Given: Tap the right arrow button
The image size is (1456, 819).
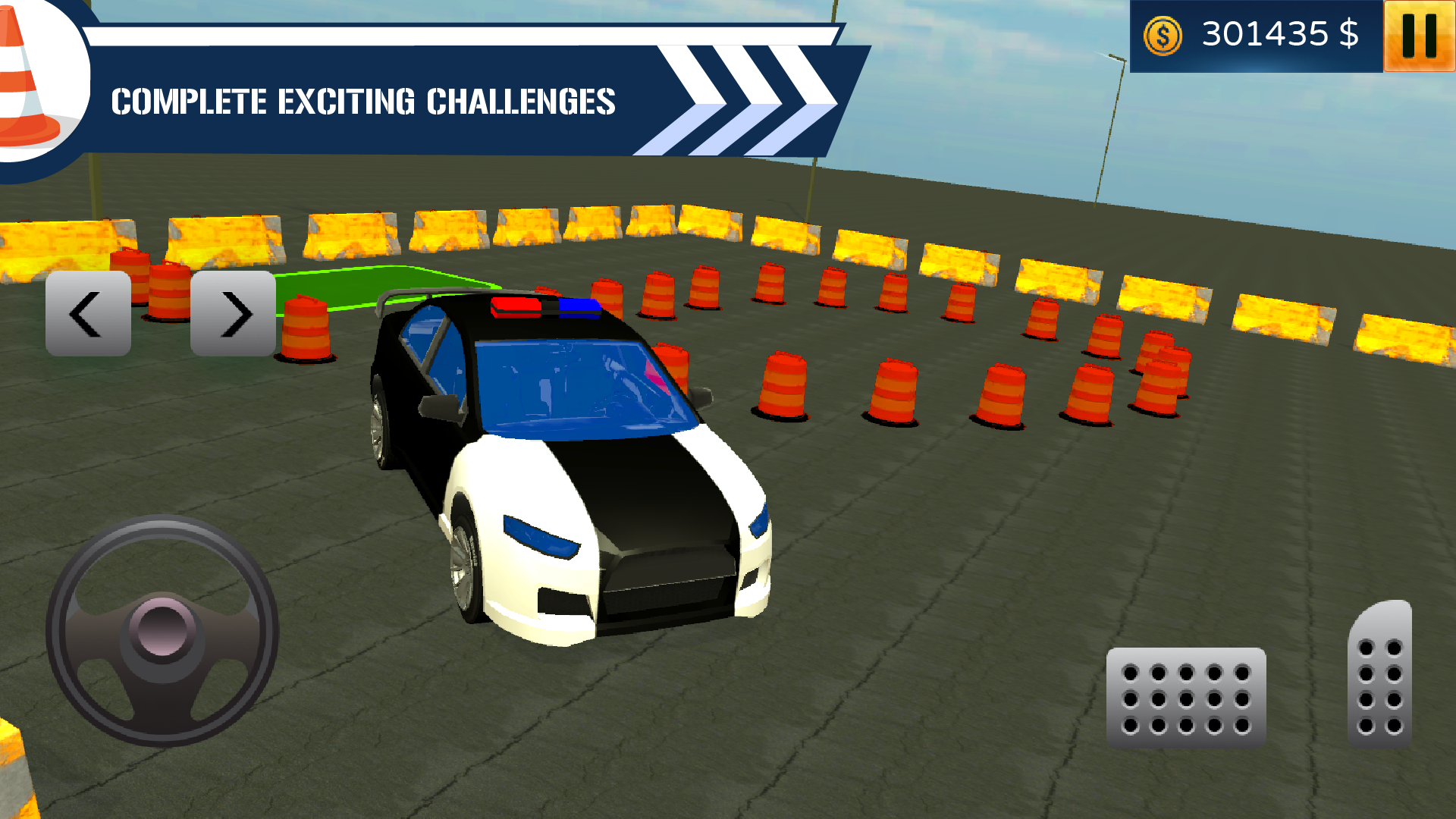Looking at the screenshot, I should (x=233, y=313).
